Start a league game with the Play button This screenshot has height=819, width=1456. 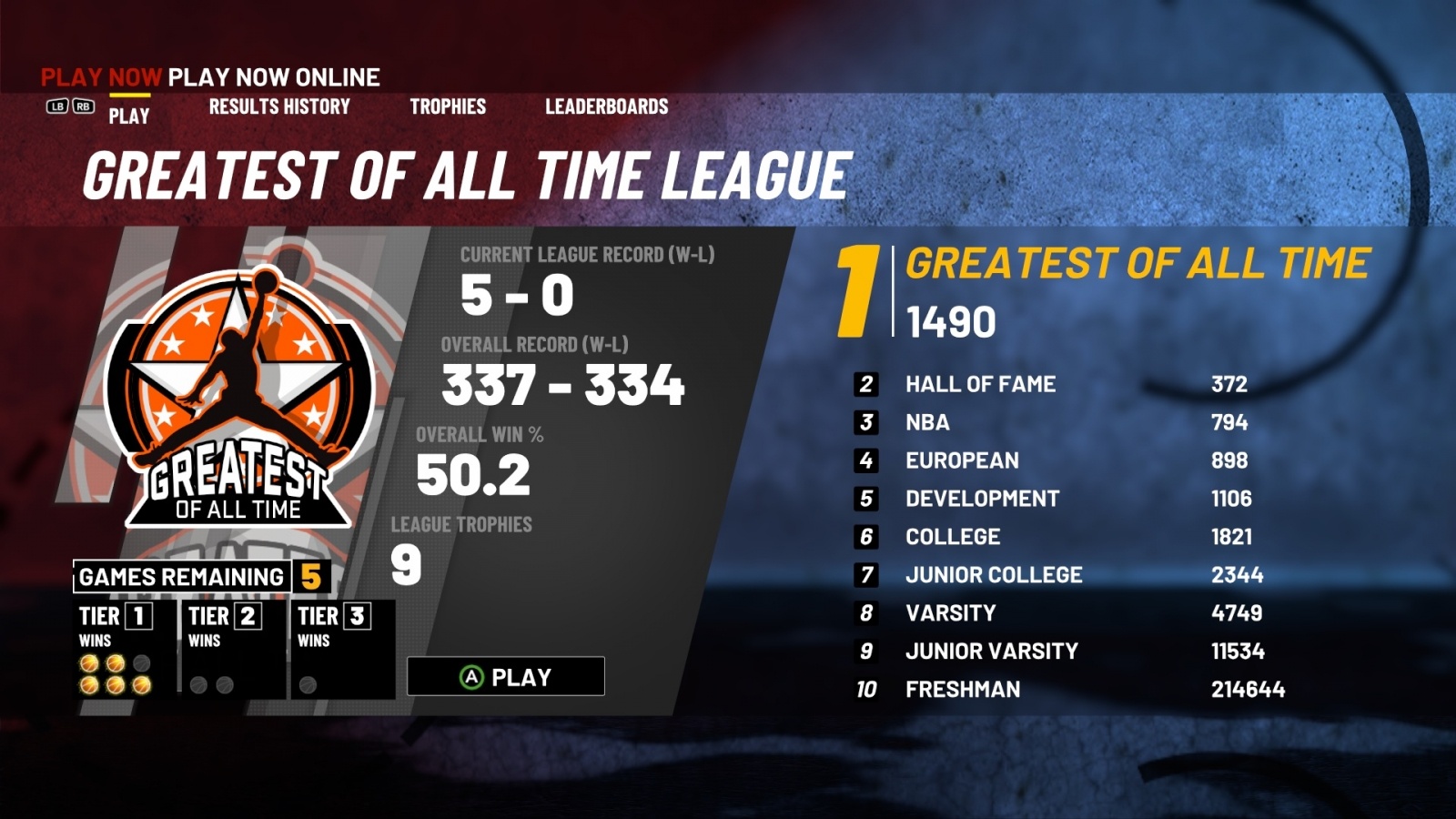coord(506,677)
